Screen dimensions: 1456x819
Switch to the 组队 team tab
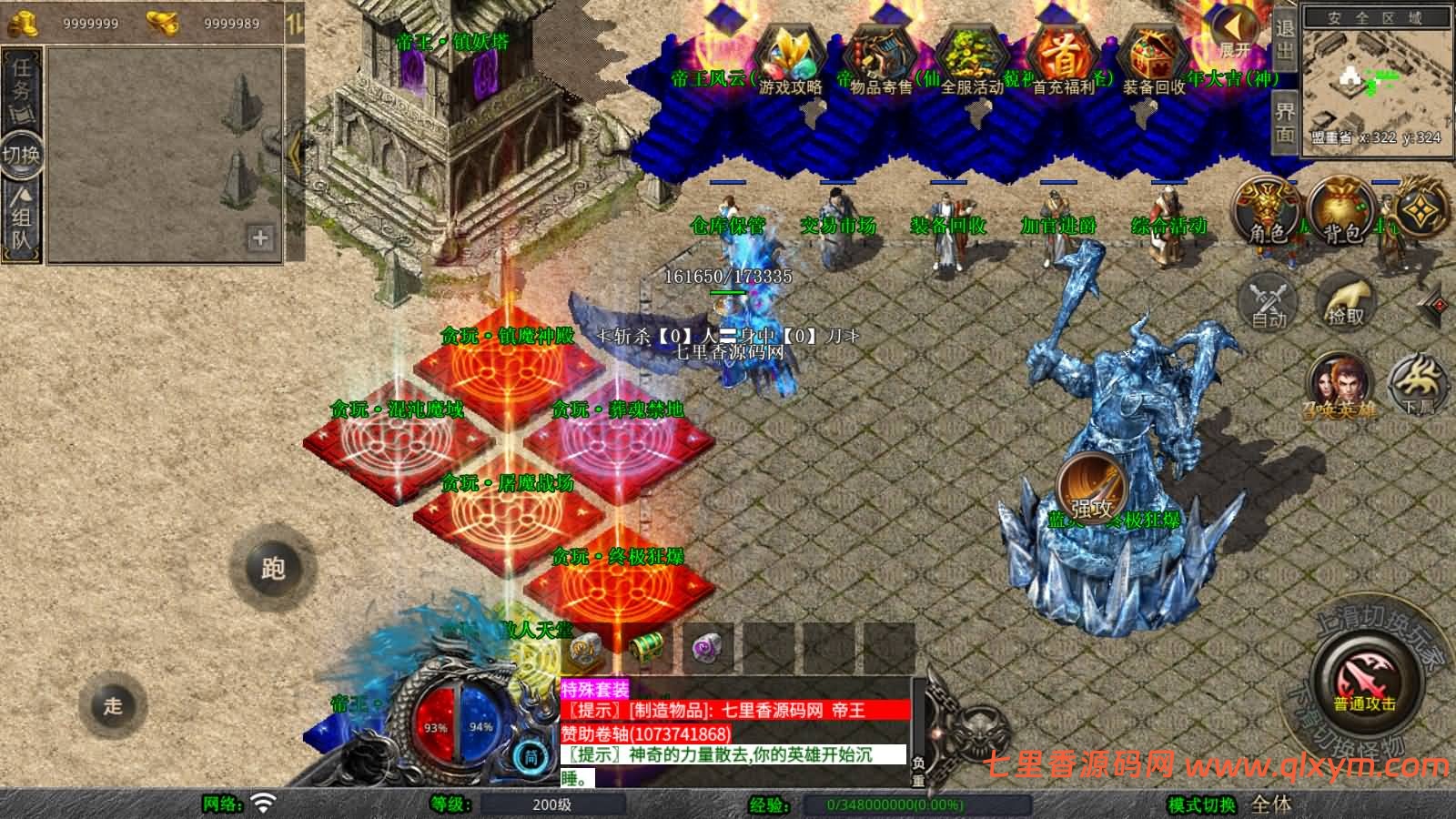(x=21, y=219)
